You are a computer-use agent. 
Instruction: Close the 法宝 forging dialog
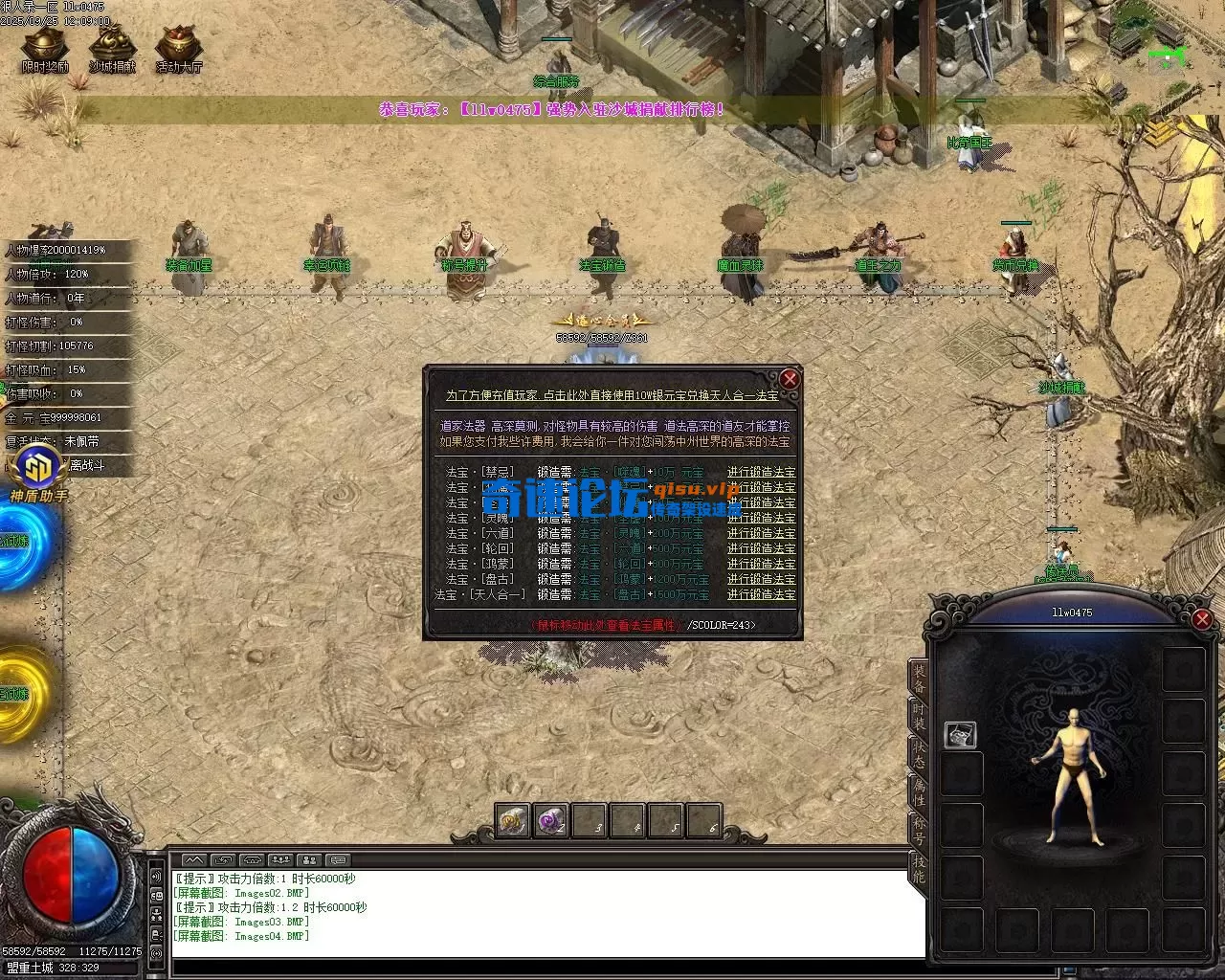790,379
